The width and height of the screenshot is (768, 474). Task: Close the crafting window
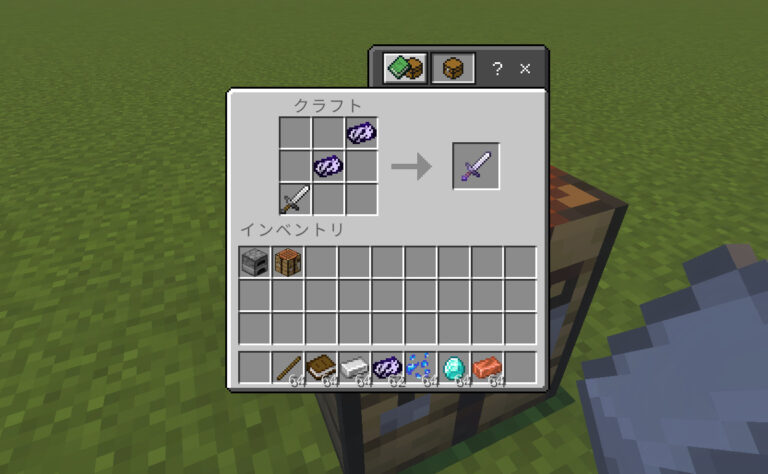click(526, 69)
